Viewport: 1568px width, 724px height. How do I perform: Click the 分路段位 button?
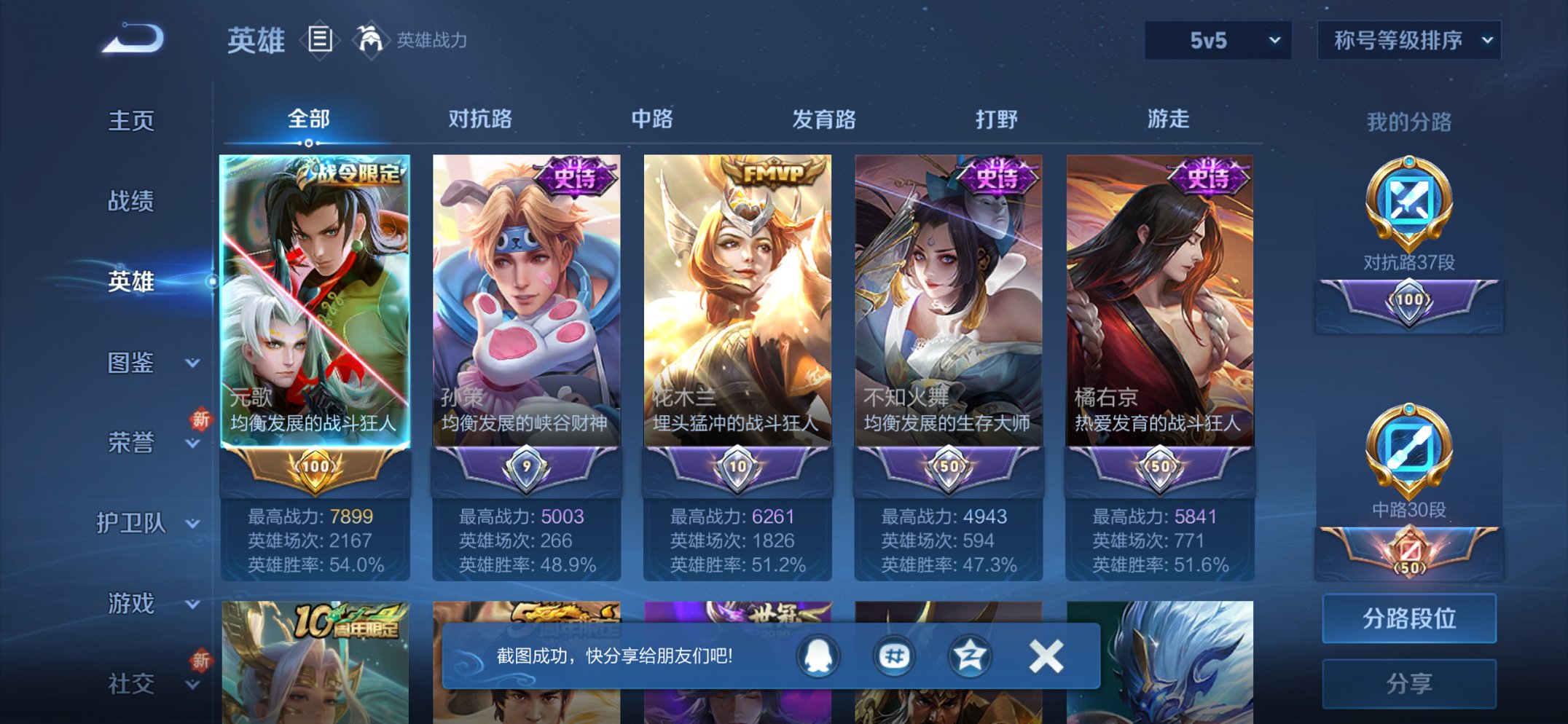click(1409, 618)
